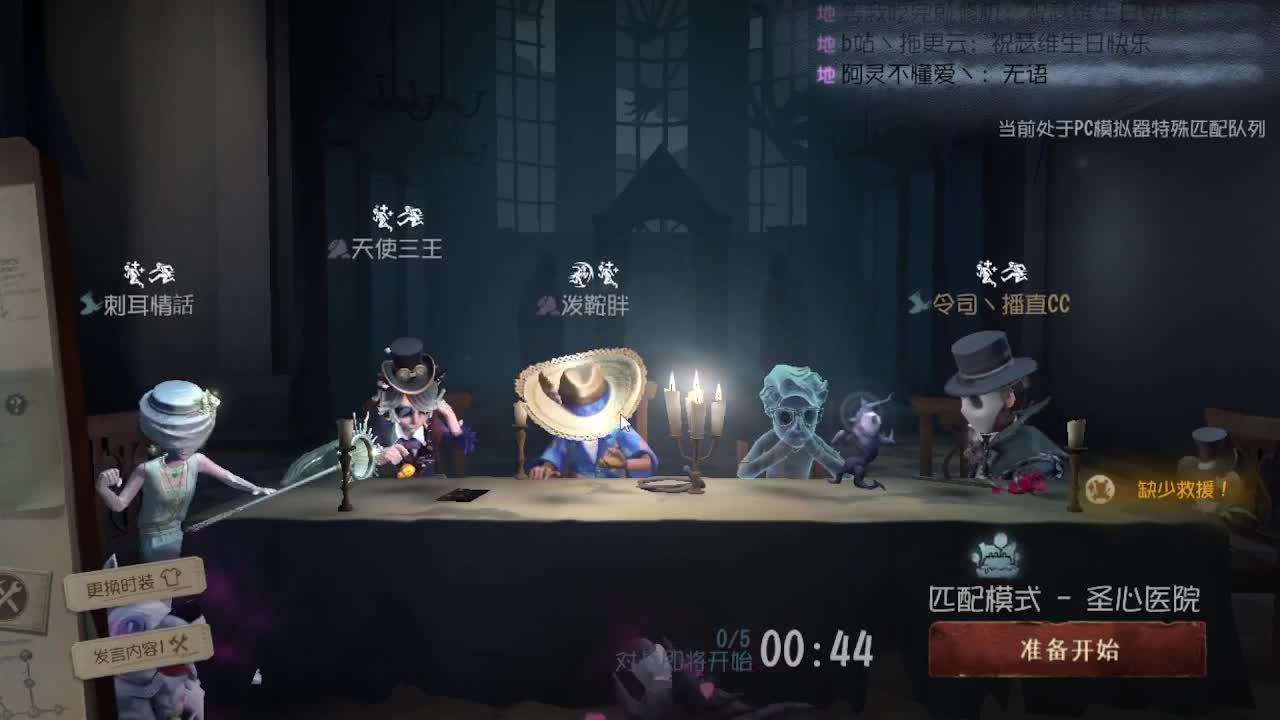The height and width of the screenshot is (720, 1280).
Task: Click the persona icons above 令司丶播直CC
Action: (1003, 268)
